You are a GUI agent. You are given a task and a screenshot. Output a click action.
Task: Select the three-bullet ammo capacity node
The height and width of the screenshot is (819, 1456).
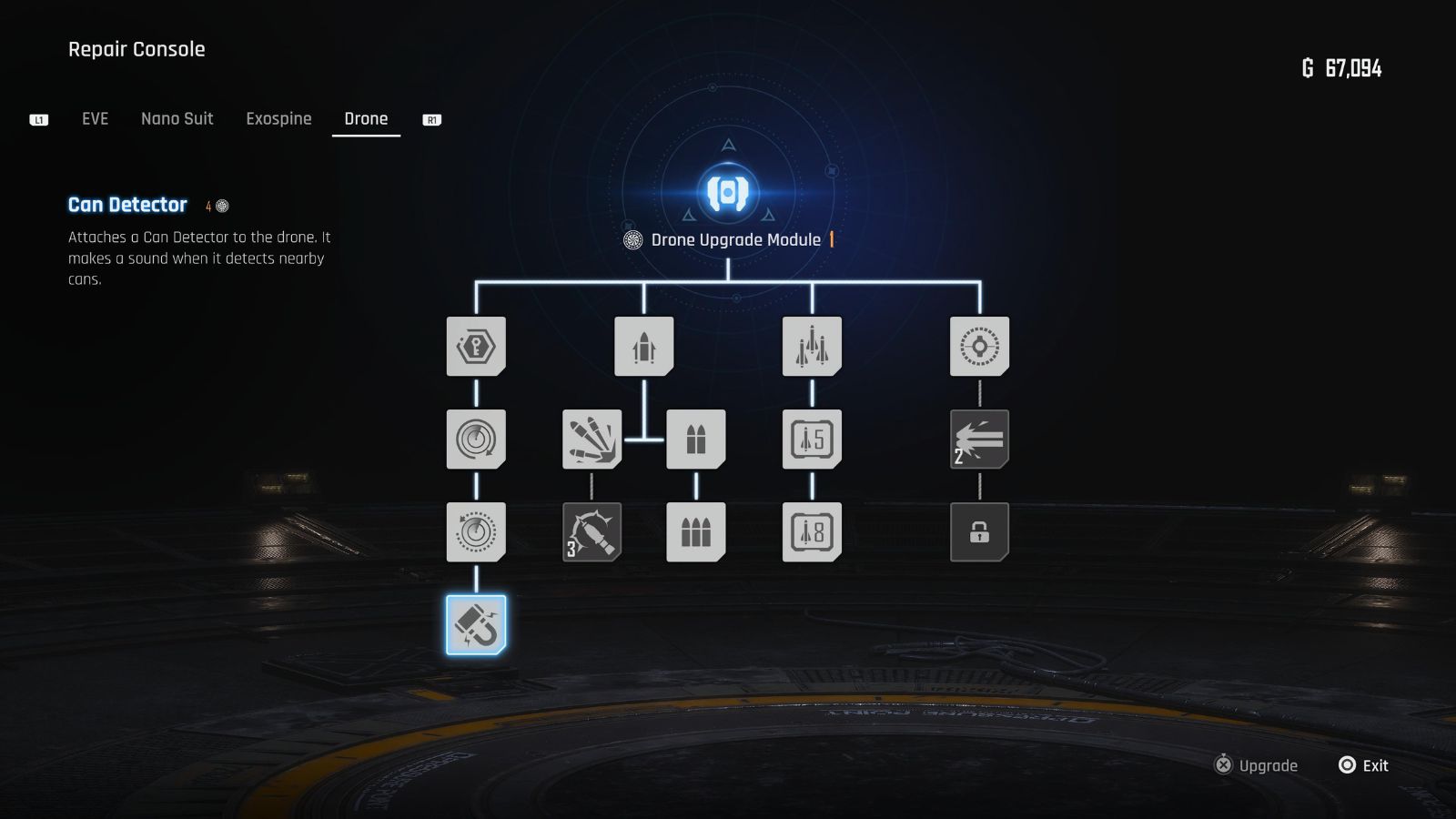tap(696, 532)
